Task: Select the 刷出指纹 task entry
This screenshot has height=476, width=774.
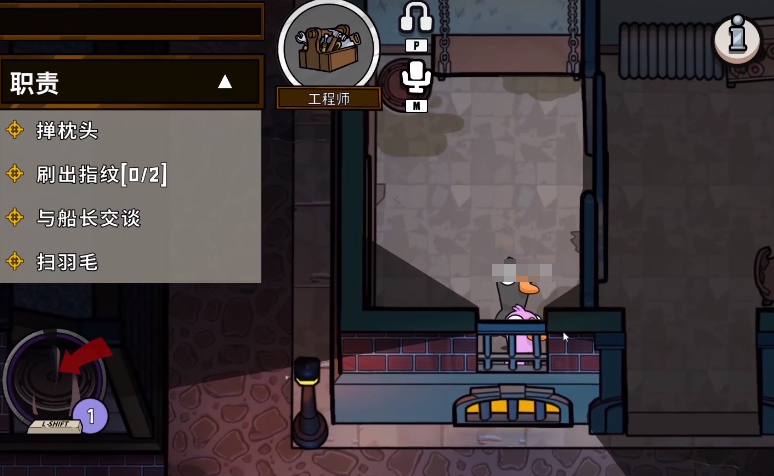Action: [100, 174]
